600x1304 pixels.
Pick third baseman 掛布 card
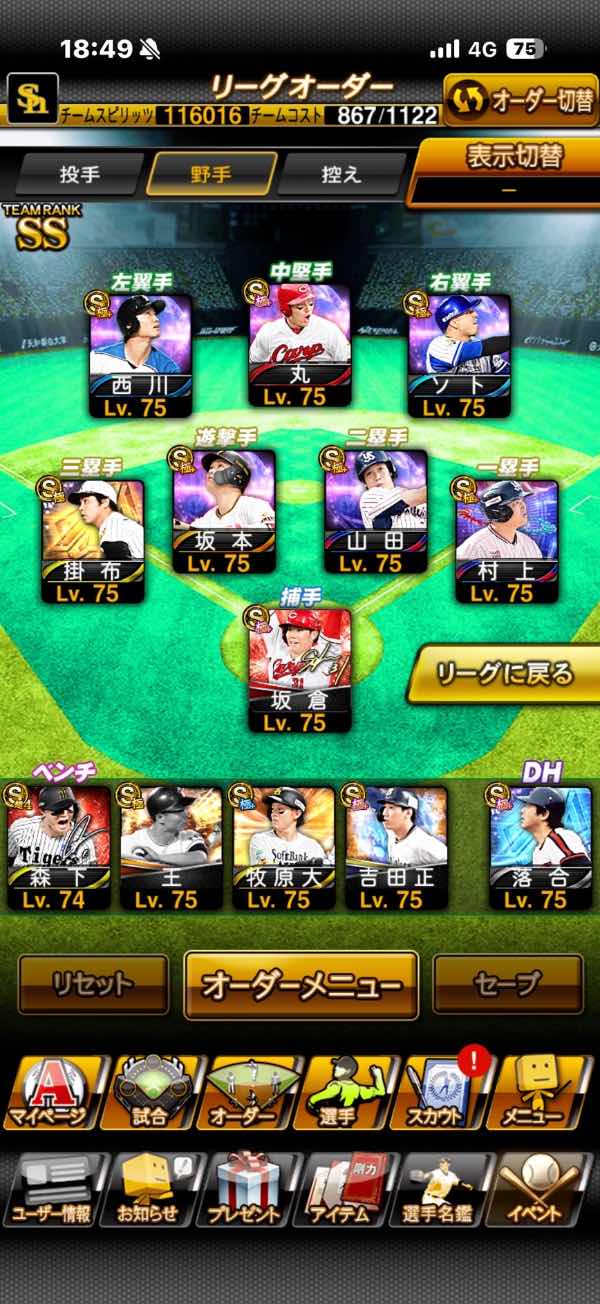[92, 541]
